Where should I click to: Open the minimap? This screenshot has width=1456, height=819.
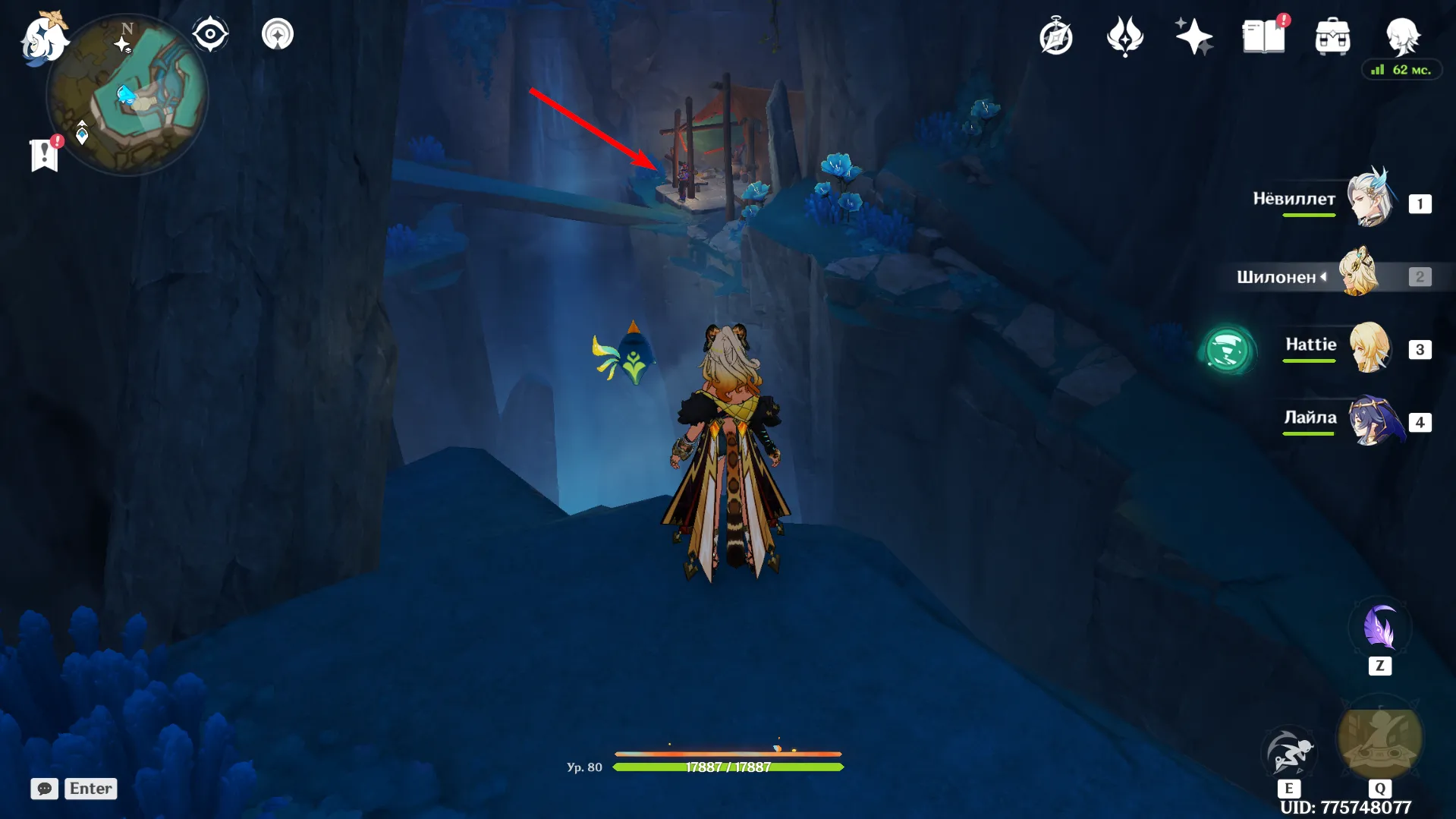(127, 96)
